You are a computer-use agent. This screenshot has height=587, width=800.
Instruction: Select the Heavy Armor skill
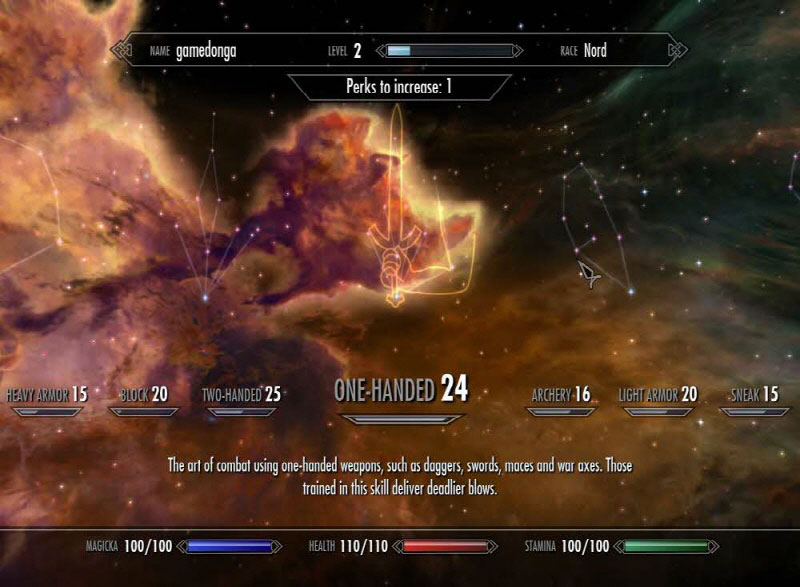pyautogui.click(x=47, y=395)
